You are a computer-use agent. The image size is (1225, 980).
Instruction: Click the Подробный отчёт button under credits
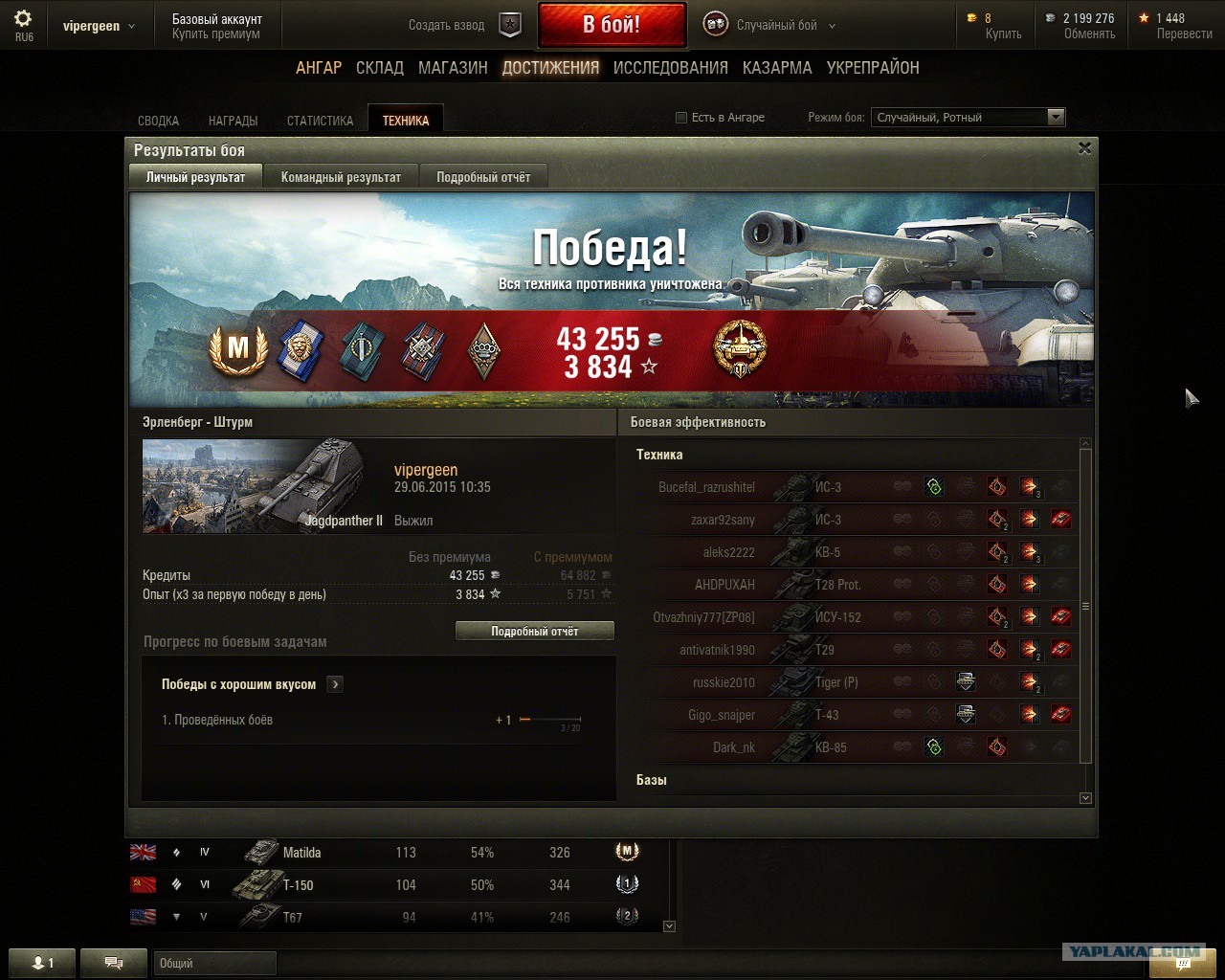[534, 632]
